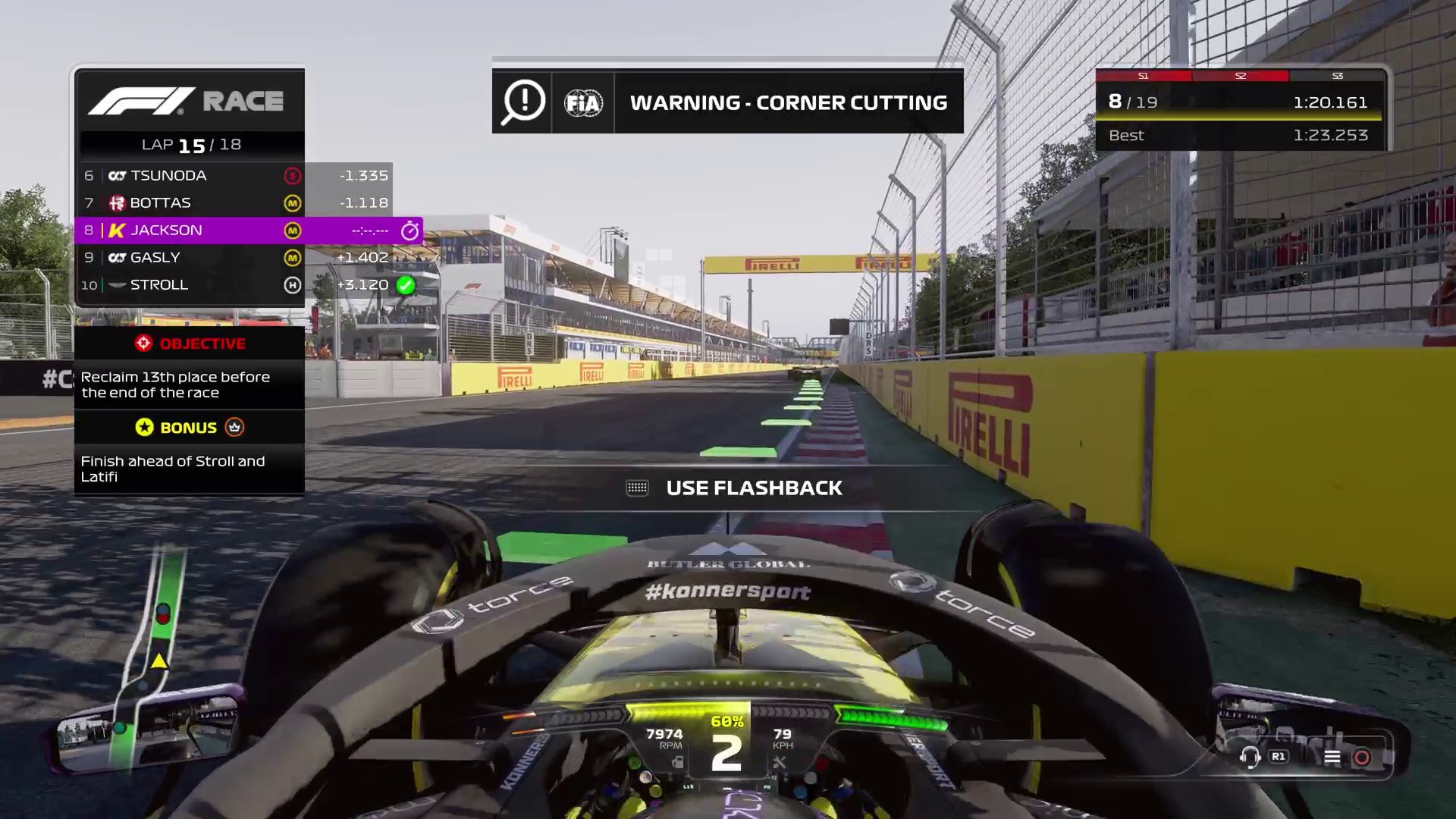Select the soft tyre compound icon beside Tsunoda
This screenshot has width=1456, height=819.
coord(292,175)
